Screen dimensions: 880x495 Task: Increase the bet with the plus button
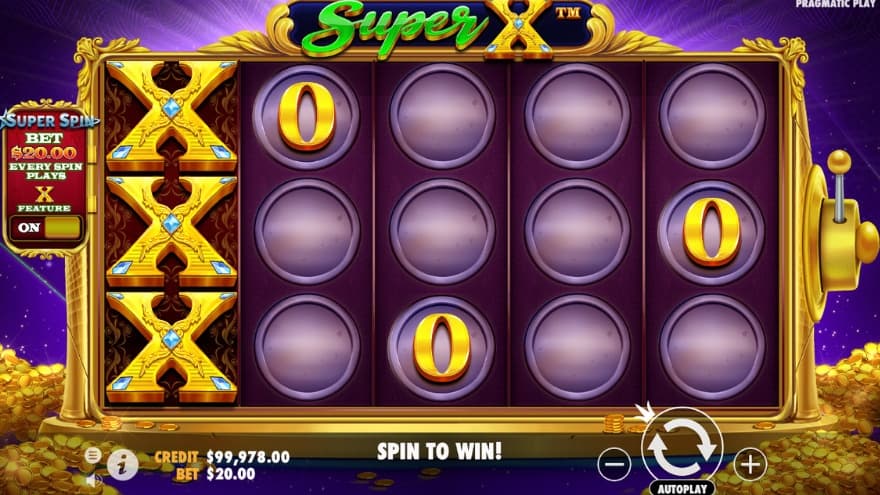(750, 463)
